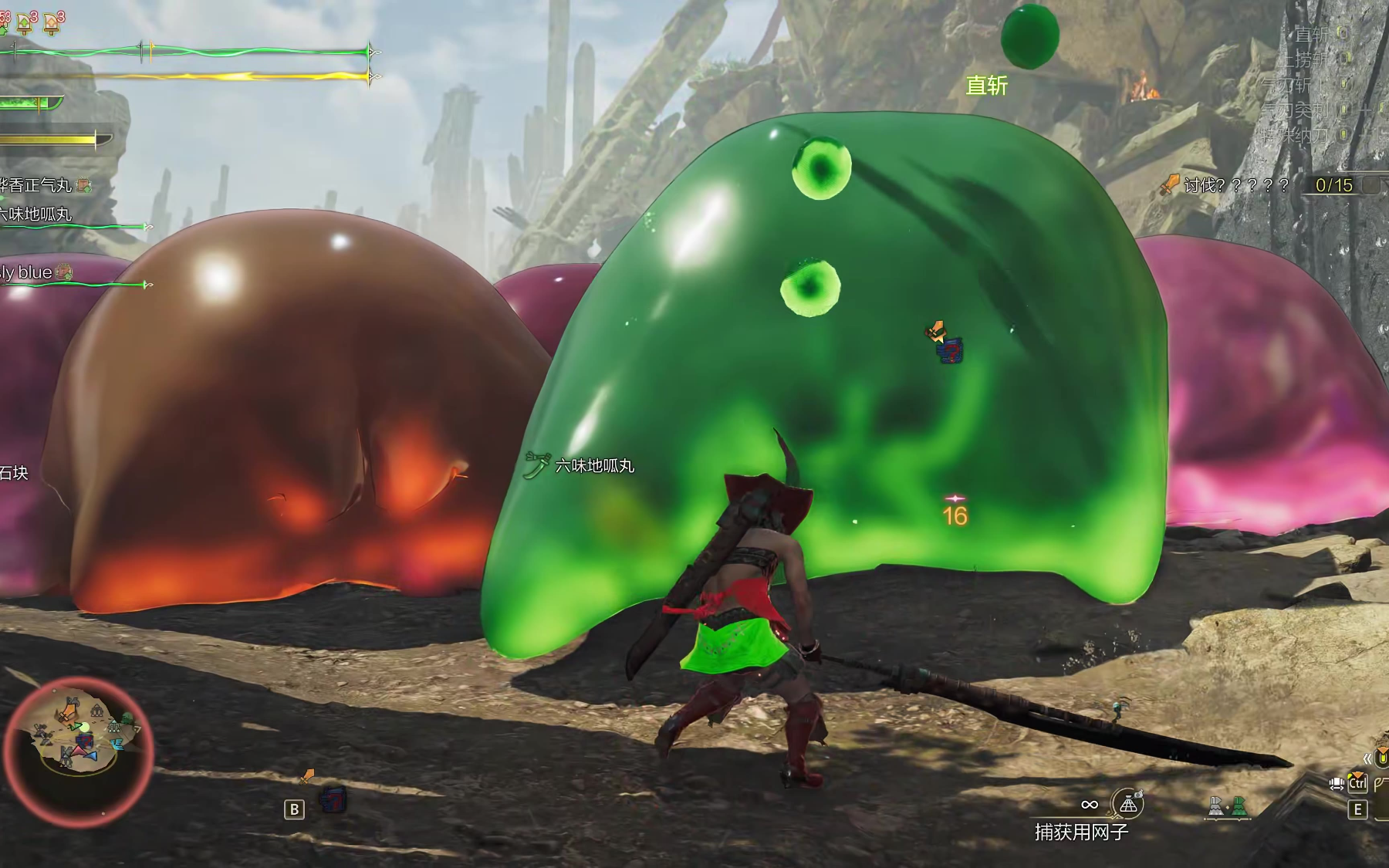Select party member 华香正气丸 in list

[37, 185]
